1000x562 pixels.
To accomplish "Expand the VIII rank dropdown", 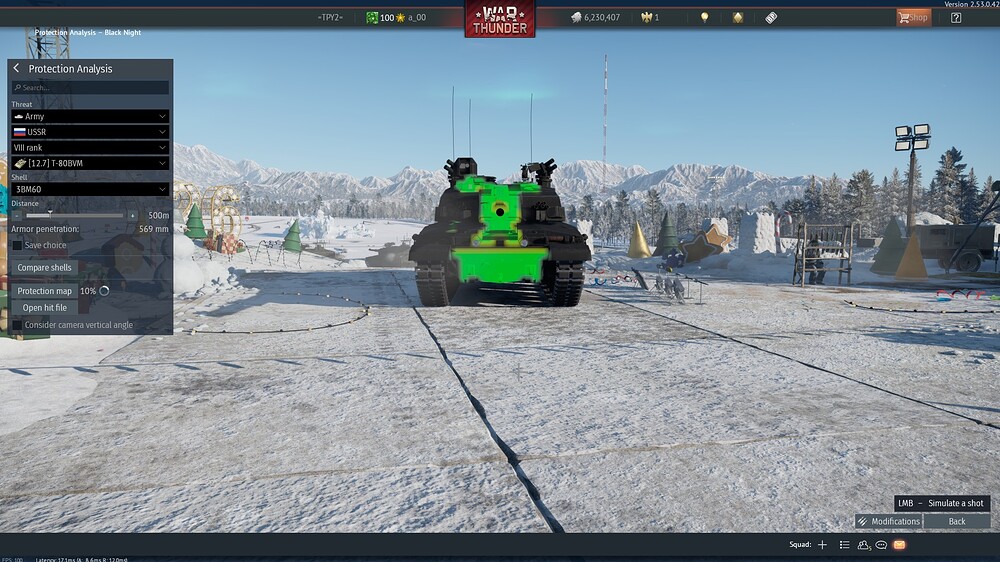I will click(x=90, y=148).
